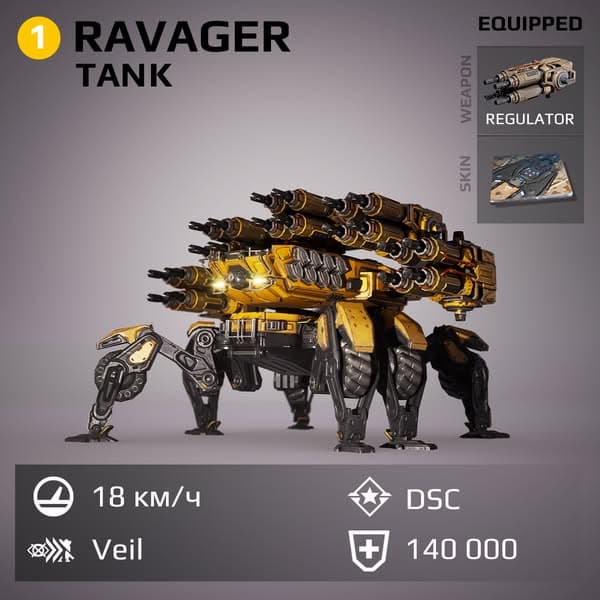
Task: Open the equipped skin slot
Action: point(530,179)
